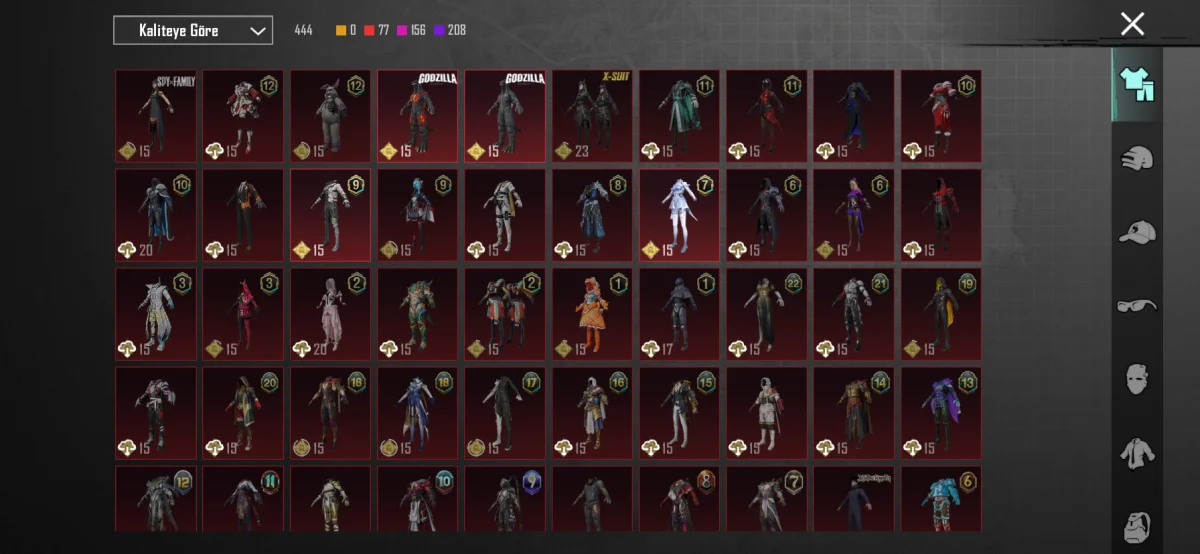1200x554 pixels.
Task: Switch to the outfits category tab
Action: coord(1137,85)
